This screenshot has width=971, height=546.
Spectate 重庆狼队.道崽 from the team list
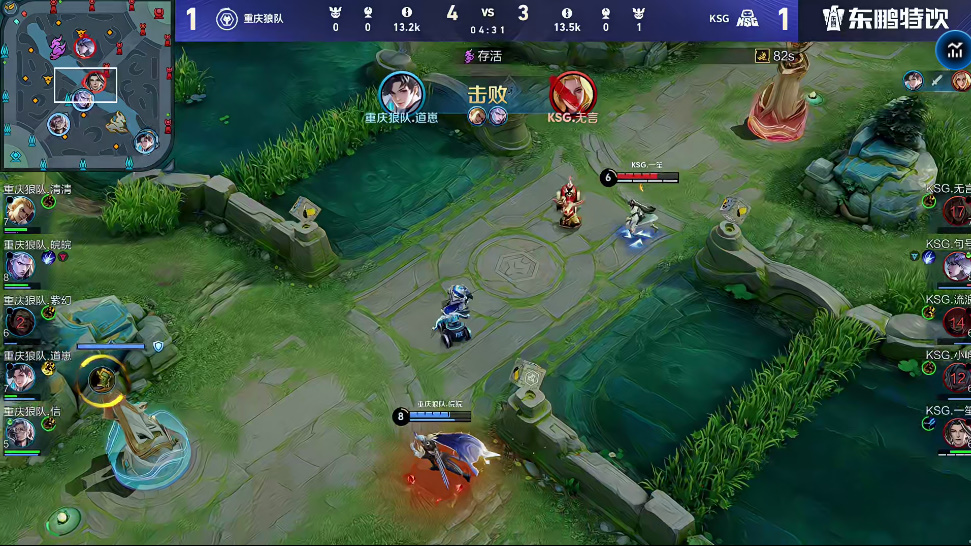20,377
